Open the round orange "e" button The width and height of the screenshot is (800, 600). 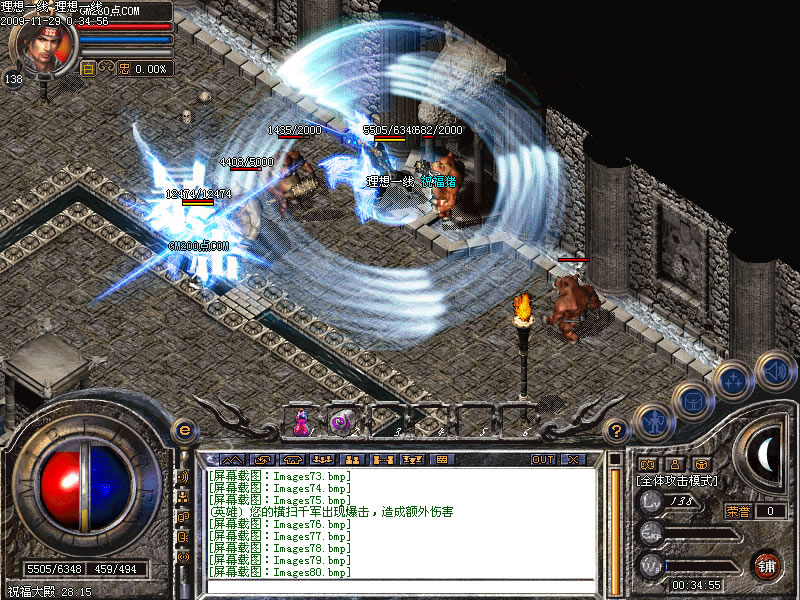[183, 429]
